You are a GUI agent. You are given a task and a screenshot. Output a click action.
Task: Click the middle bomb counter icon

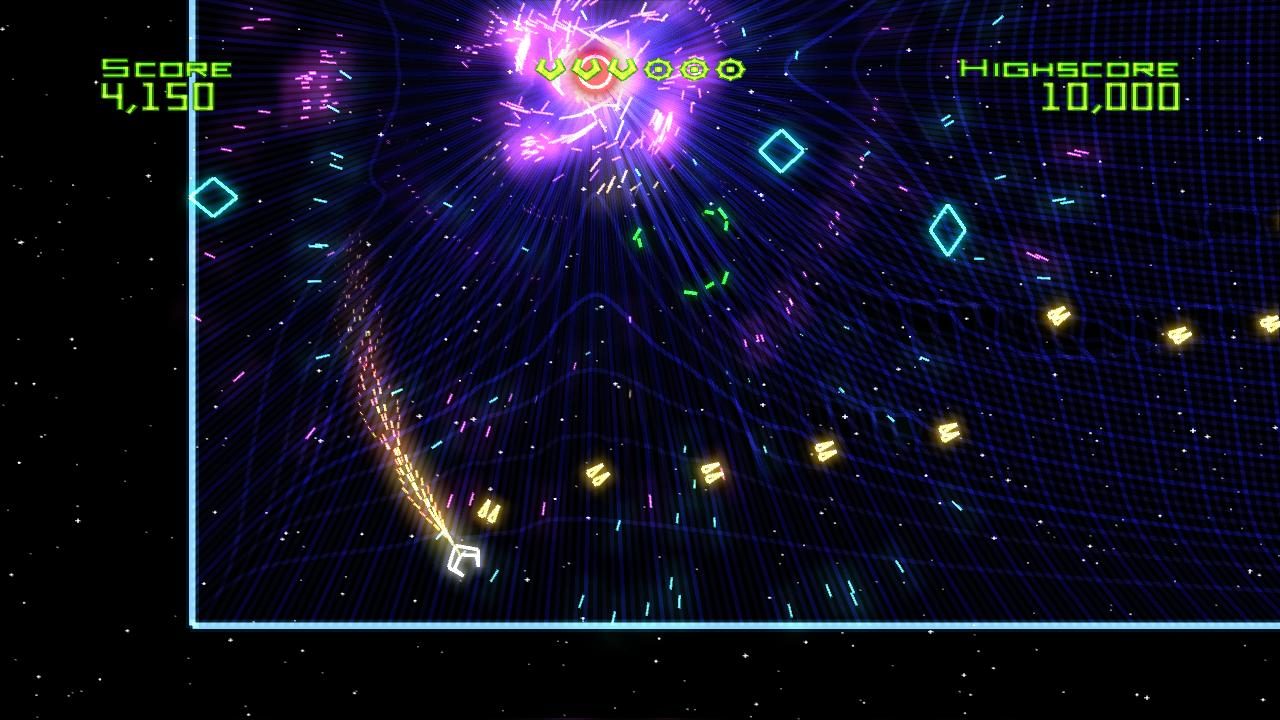tap(694, 68)
